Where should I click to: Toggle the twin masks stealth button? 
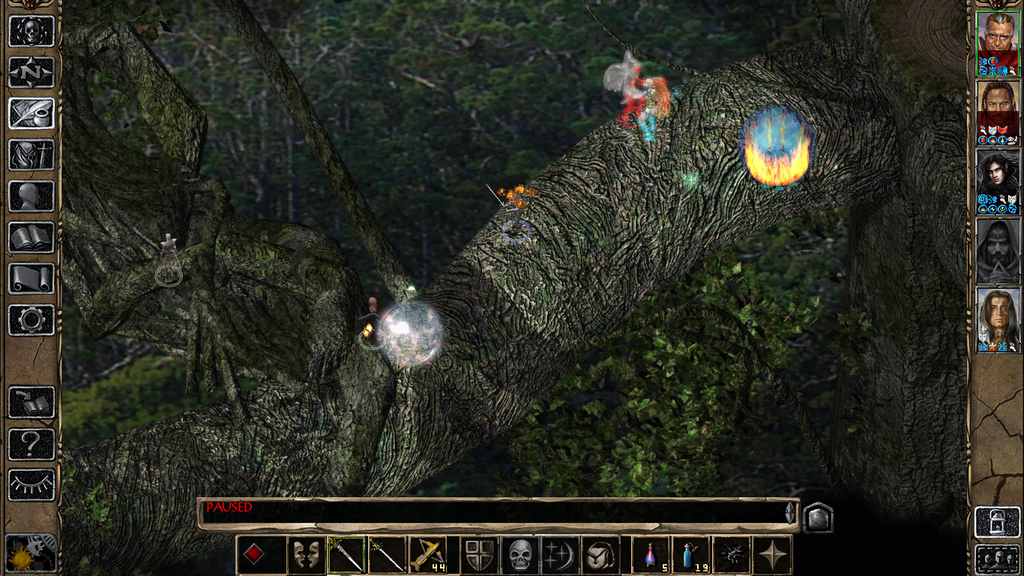(x=306, y=554)
